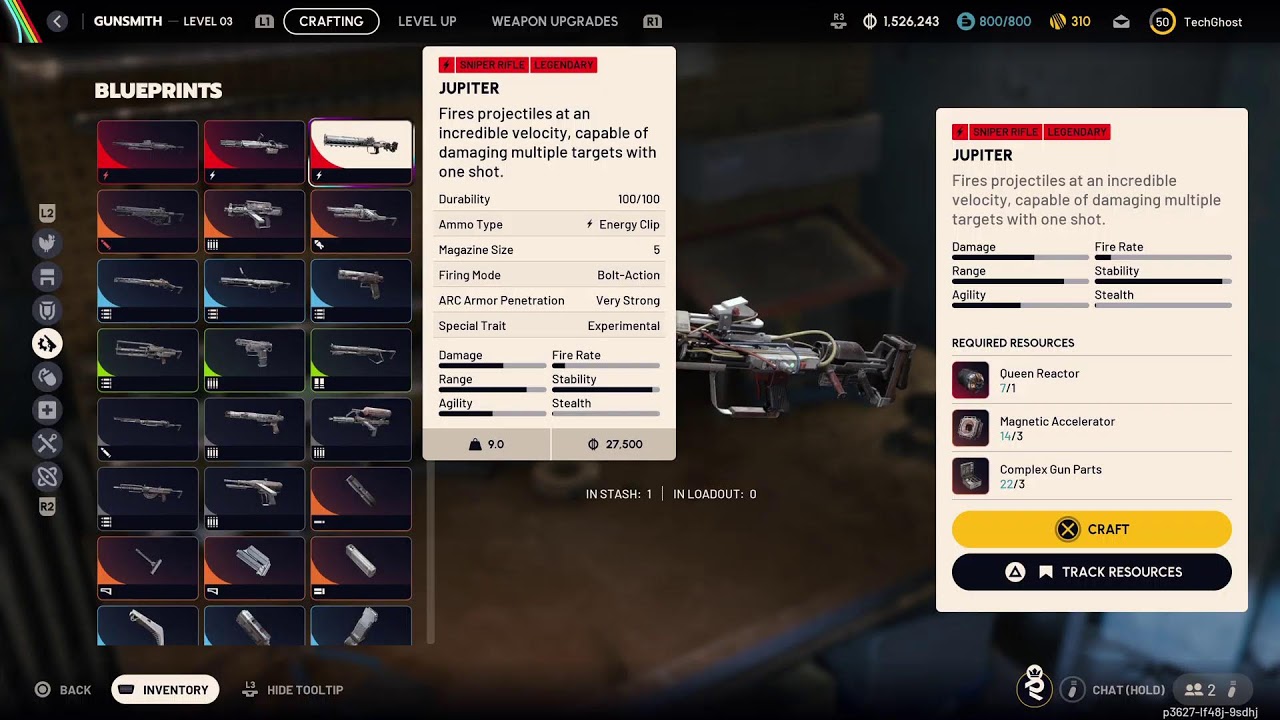Image resolution: width=1280 pixels, height=720 pixels.
Task: Open the Crafting tab
Action: point(331,21)
